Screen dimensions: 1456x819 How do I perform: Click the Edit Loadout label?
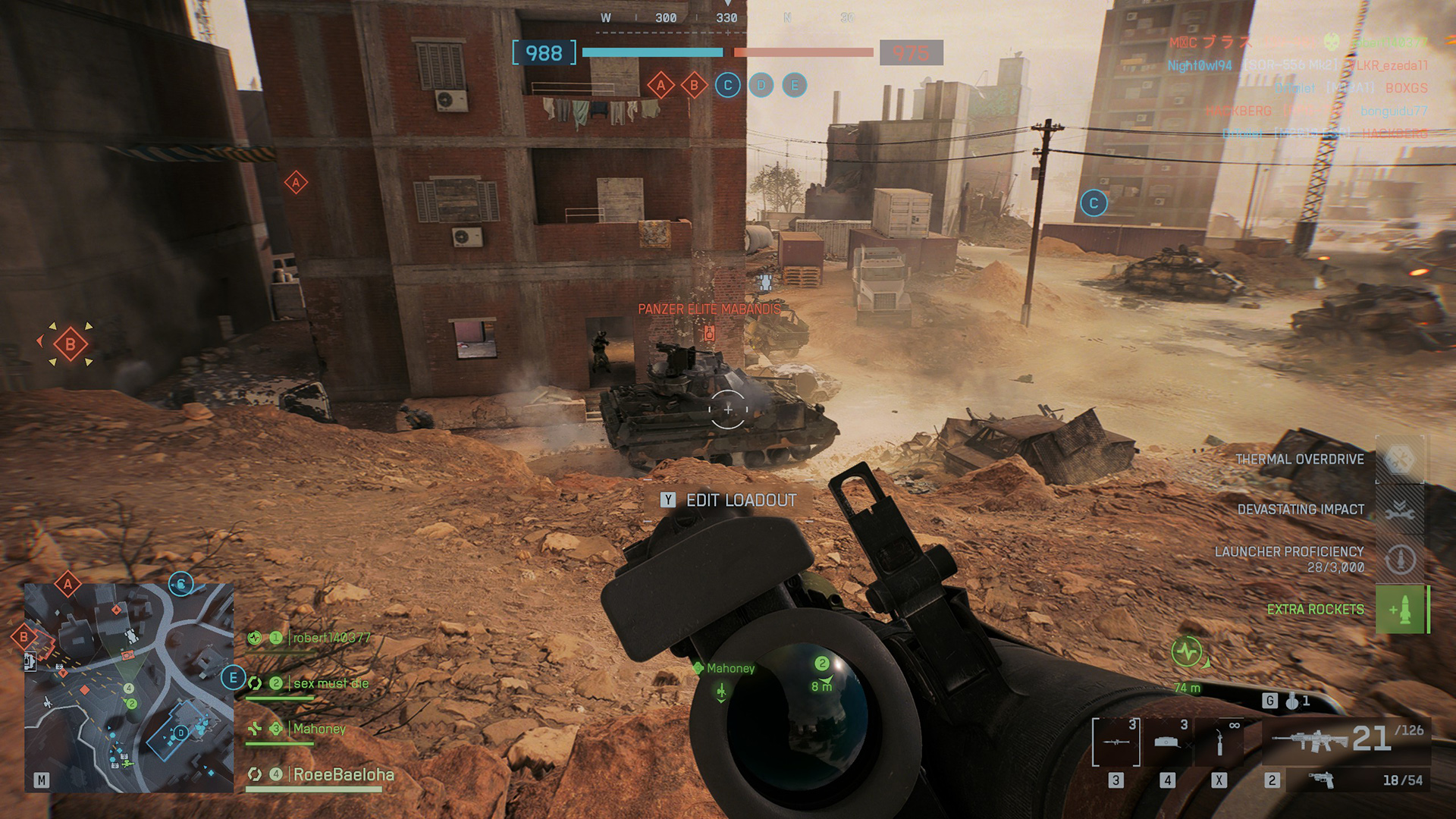741,500
